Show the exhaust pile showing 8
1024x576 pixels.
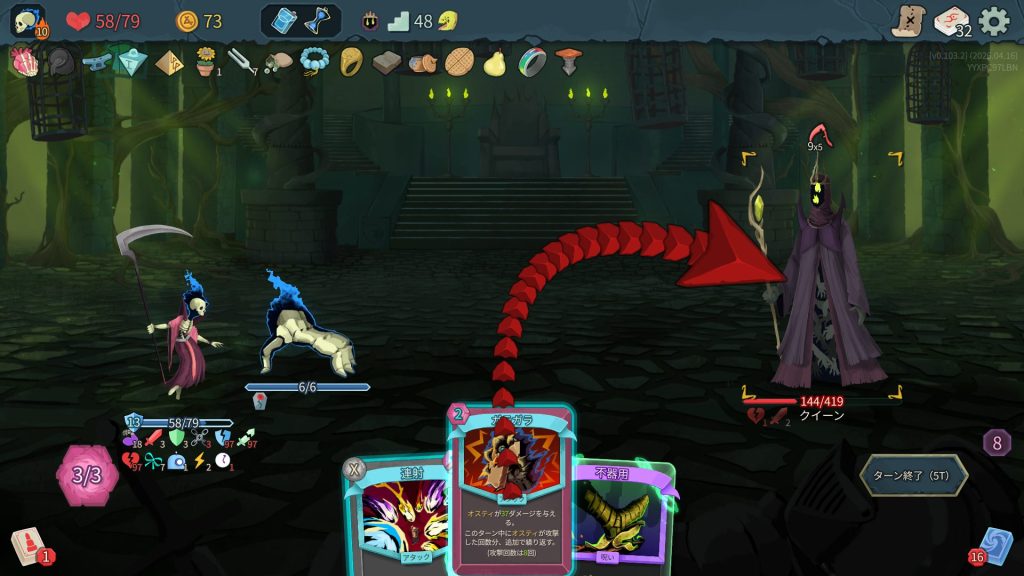(x=996, y=443)
